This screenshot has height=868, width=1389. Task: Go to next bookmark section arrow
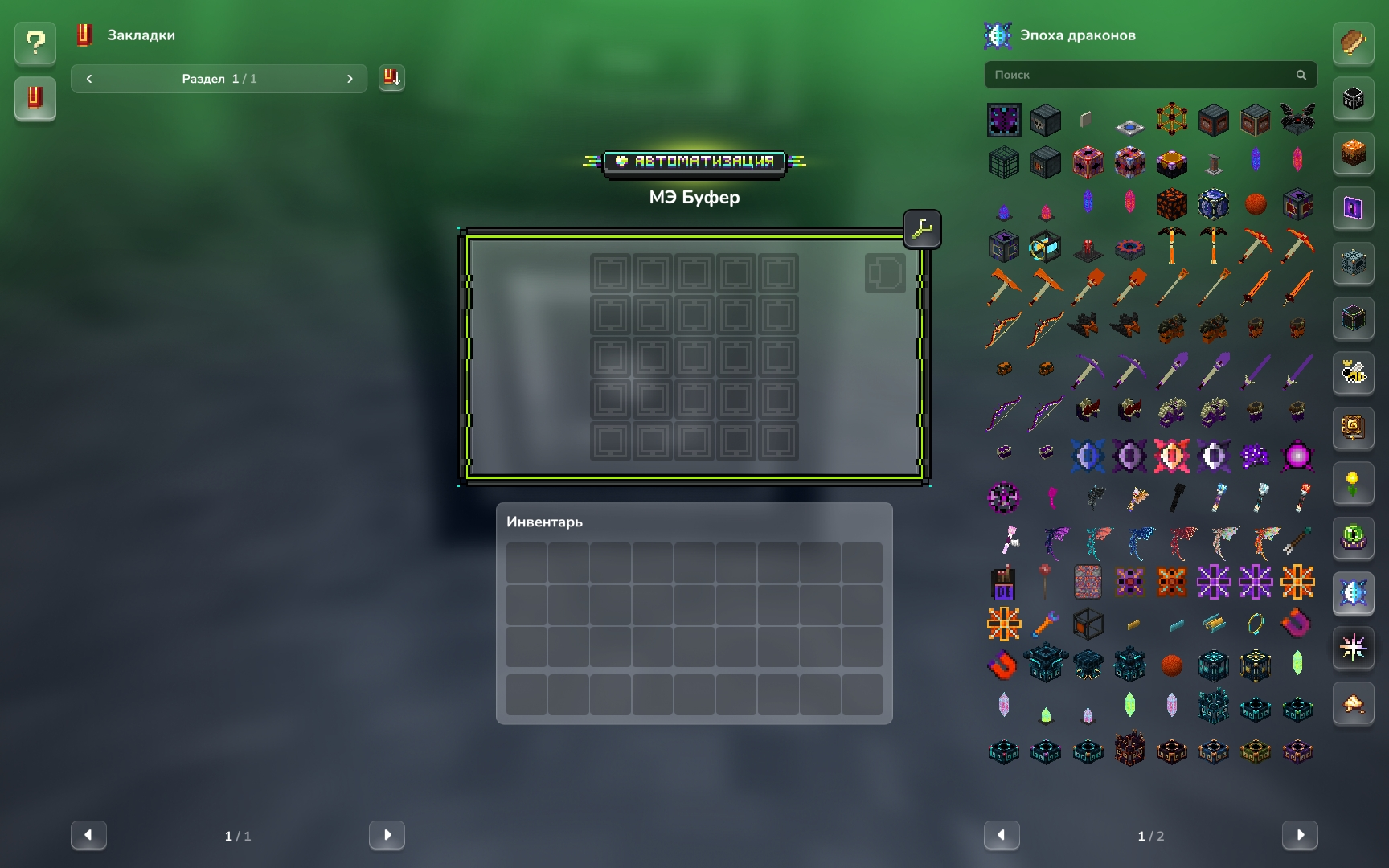tap(350, 79)
